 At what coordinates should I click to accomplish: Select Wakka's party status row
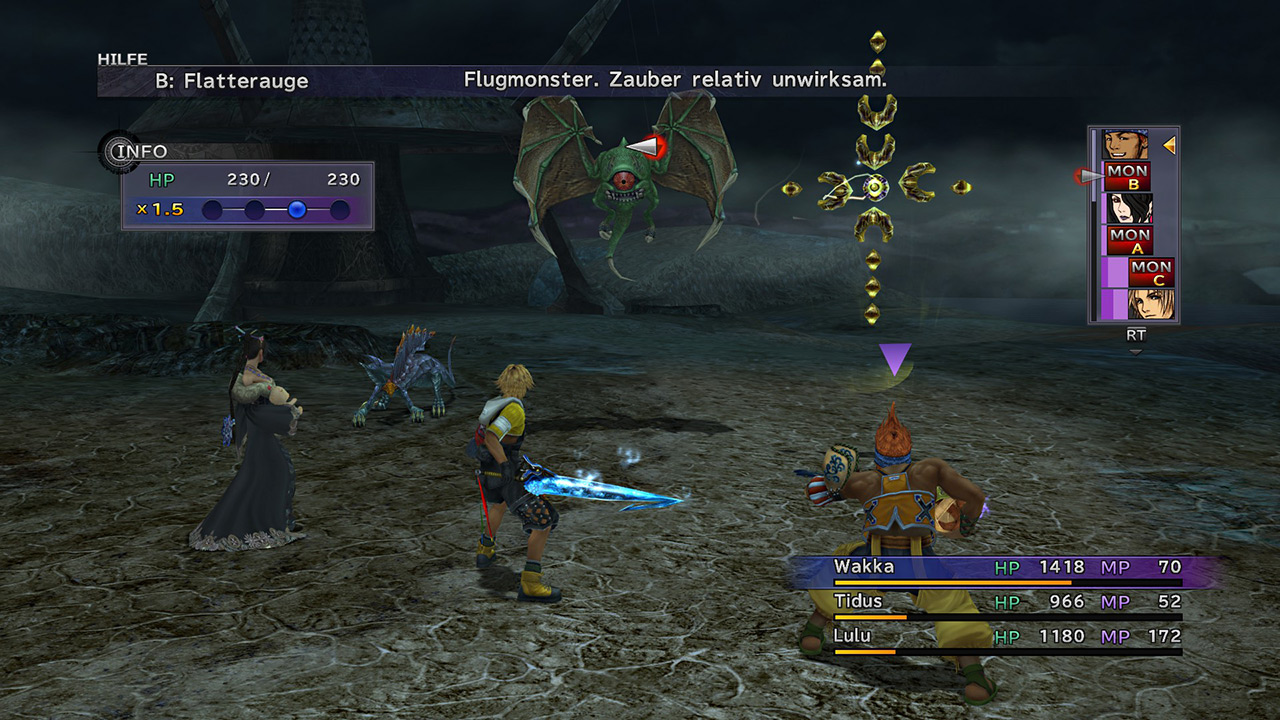point(1007,569)
